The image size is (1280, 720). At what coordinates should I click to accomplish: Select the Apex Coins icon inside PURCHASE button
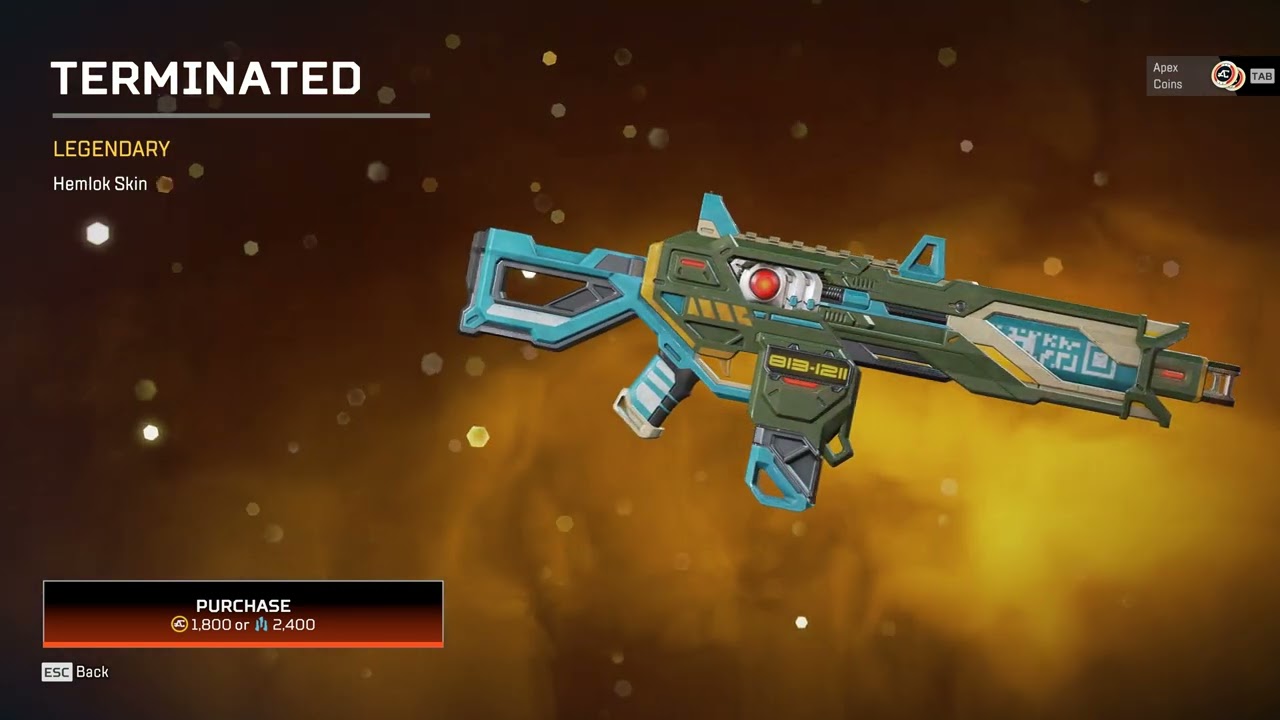click(179, 625)
